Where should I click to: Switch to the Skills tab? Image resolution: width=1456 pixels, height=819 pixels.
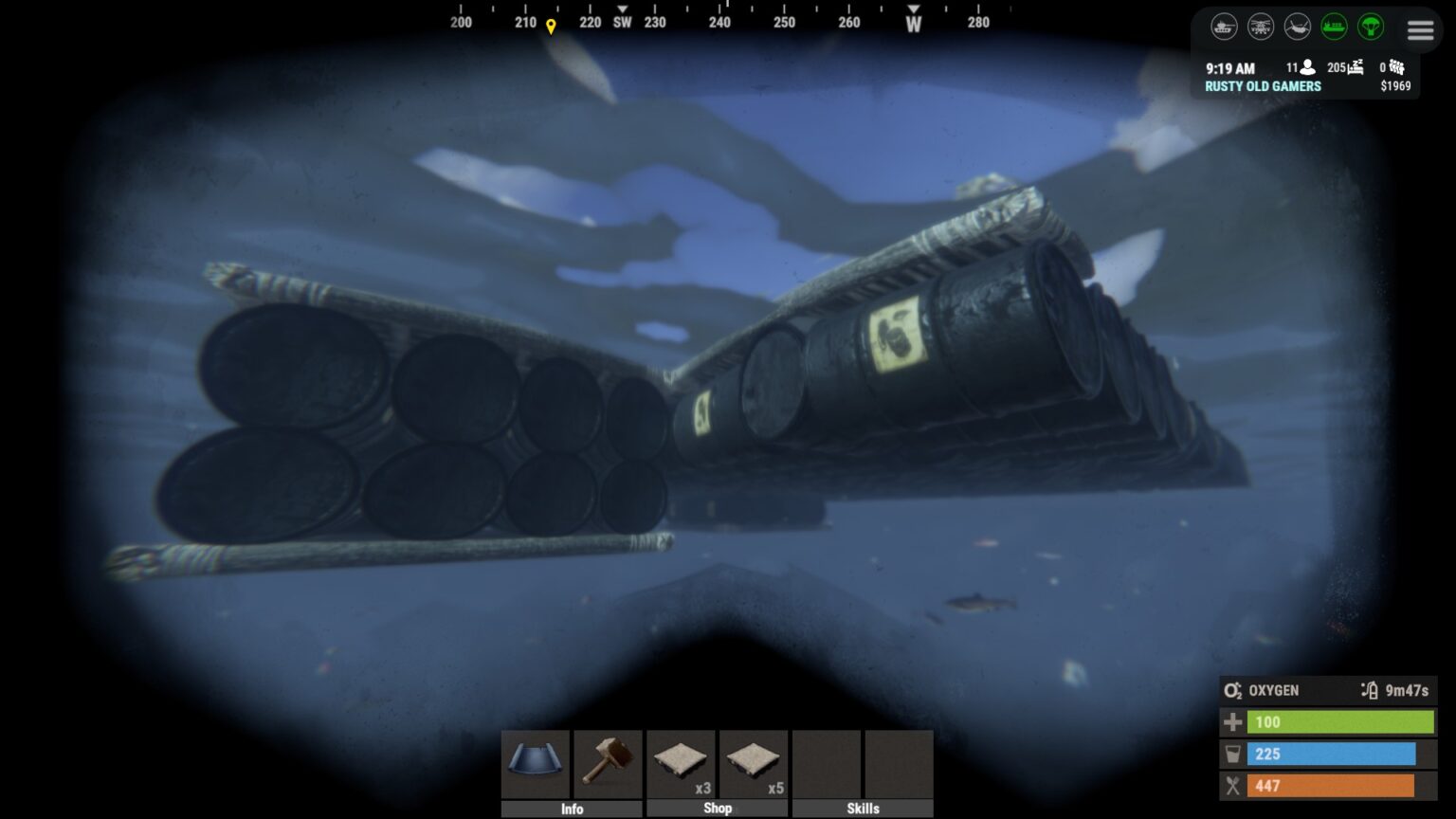tap(863, 809)
